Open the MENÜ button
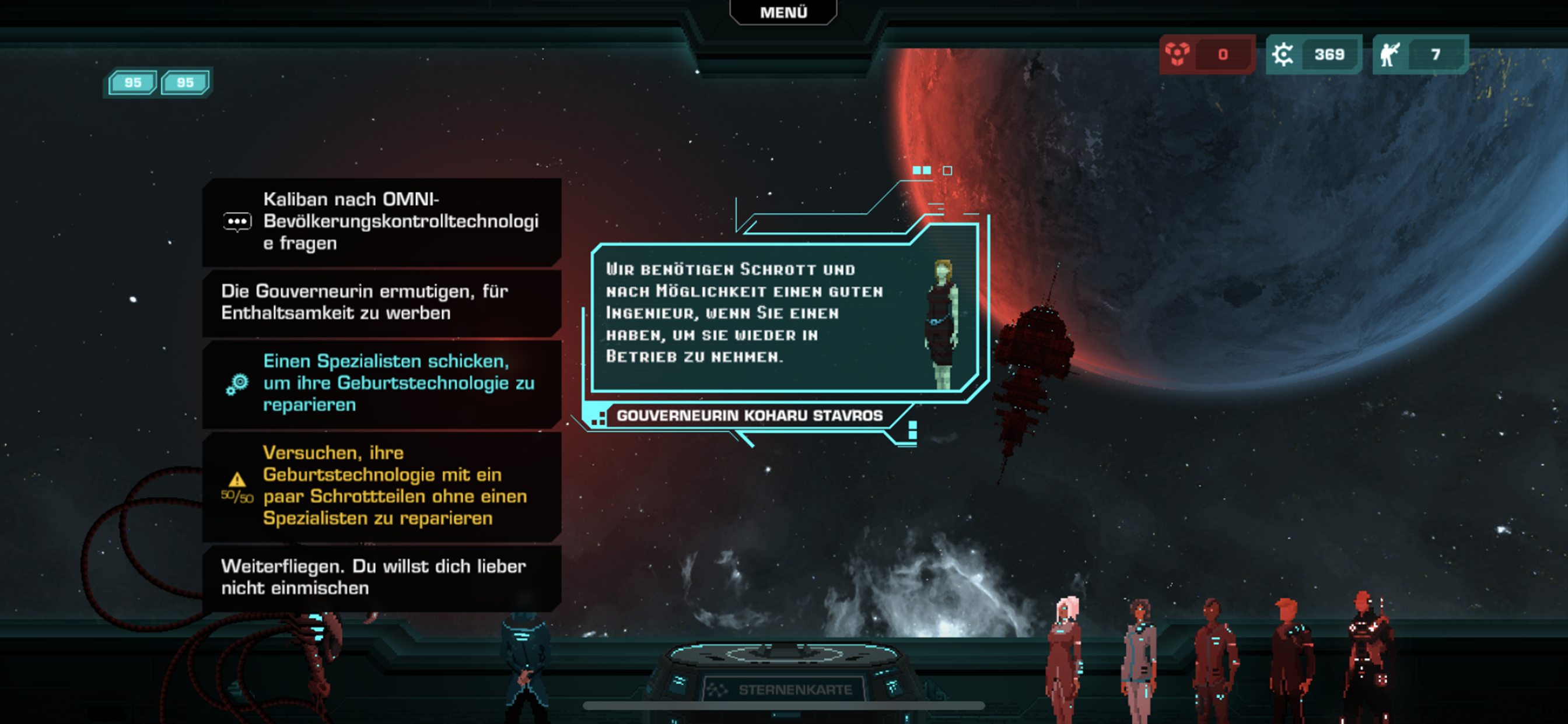The width and height of the screenshot is (1568, 724). coord(783,12)
